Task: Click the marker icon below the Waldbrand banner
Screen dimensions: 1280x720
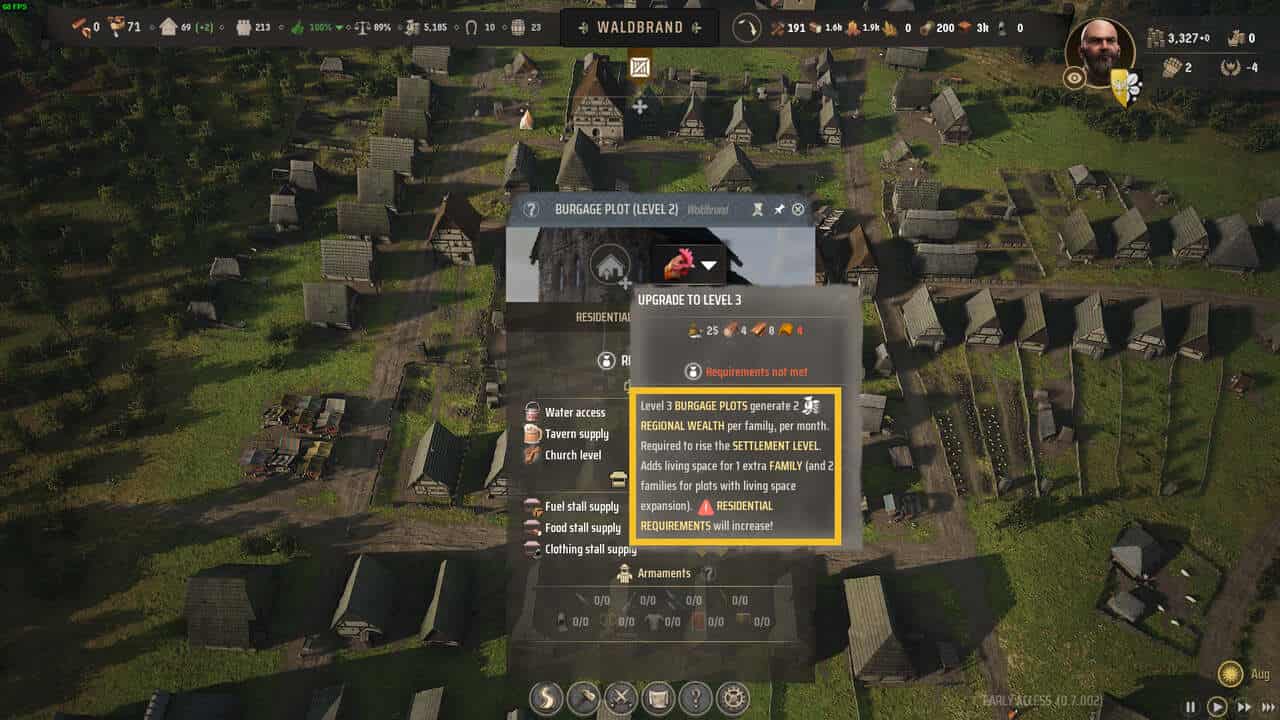Action: coord(640,68)
